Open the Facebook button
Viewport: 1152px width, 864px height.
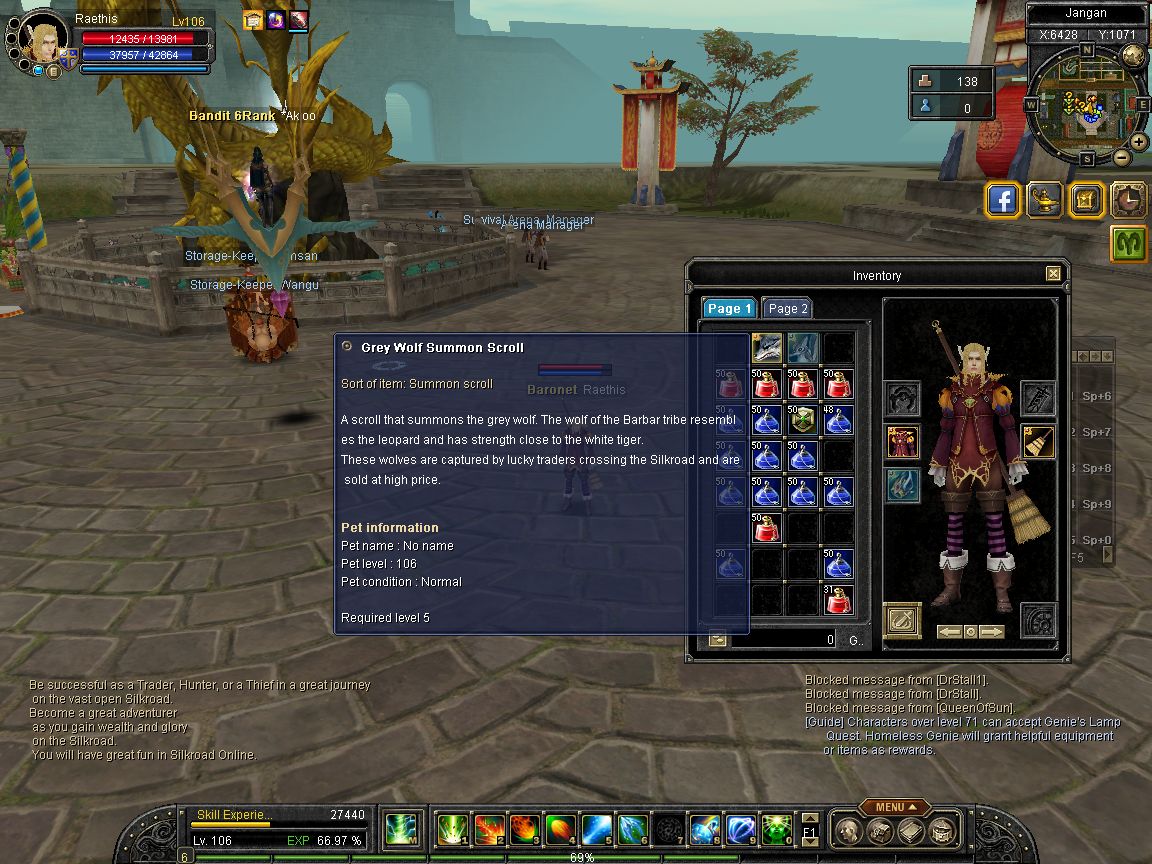pos(1003,200)
